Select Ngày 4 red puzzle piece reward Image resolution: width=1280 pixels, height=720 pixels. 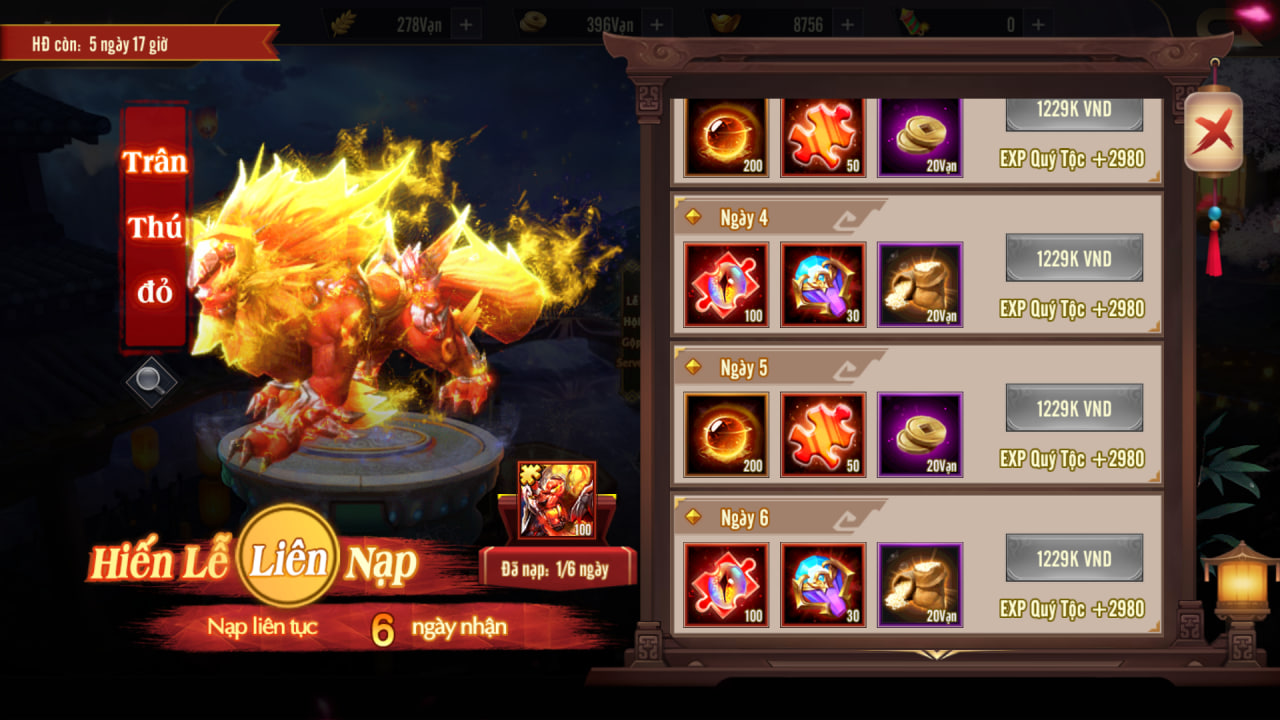click(726, 285)
